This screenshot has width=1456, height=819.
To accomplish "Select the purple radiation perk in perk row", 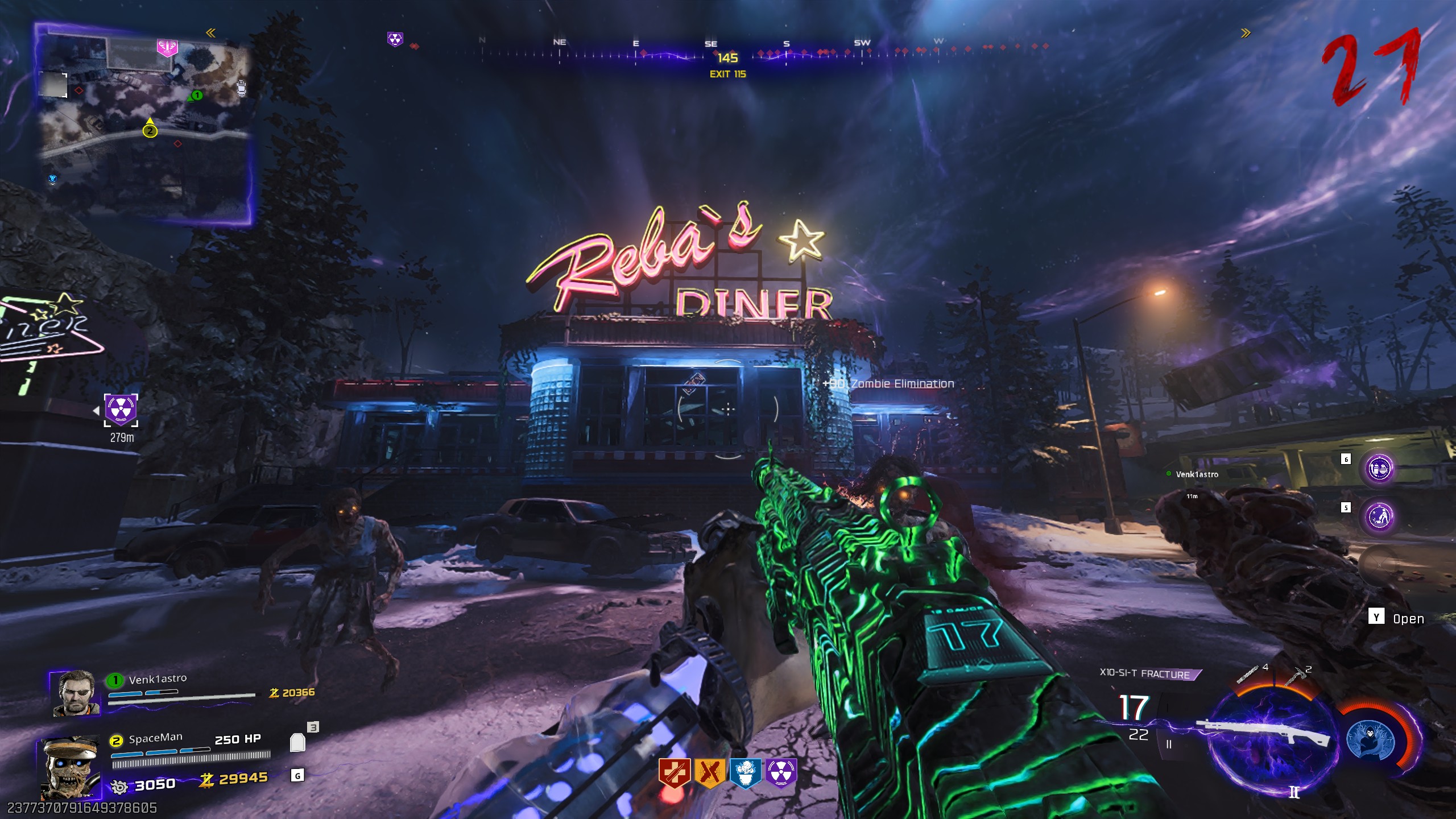I will 781,773.
